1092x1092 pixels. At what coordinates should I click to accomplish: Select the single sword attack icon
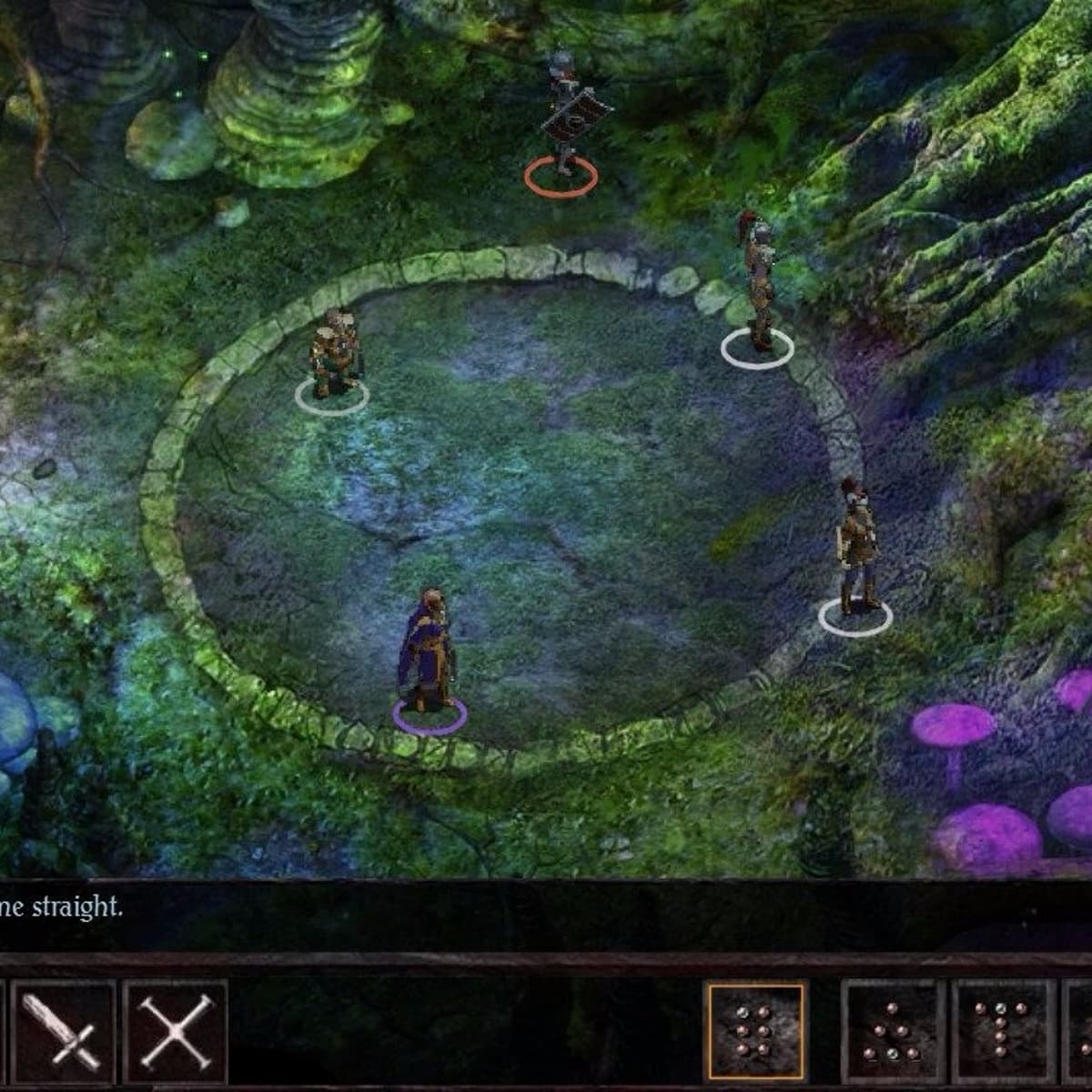[63, 1030]
